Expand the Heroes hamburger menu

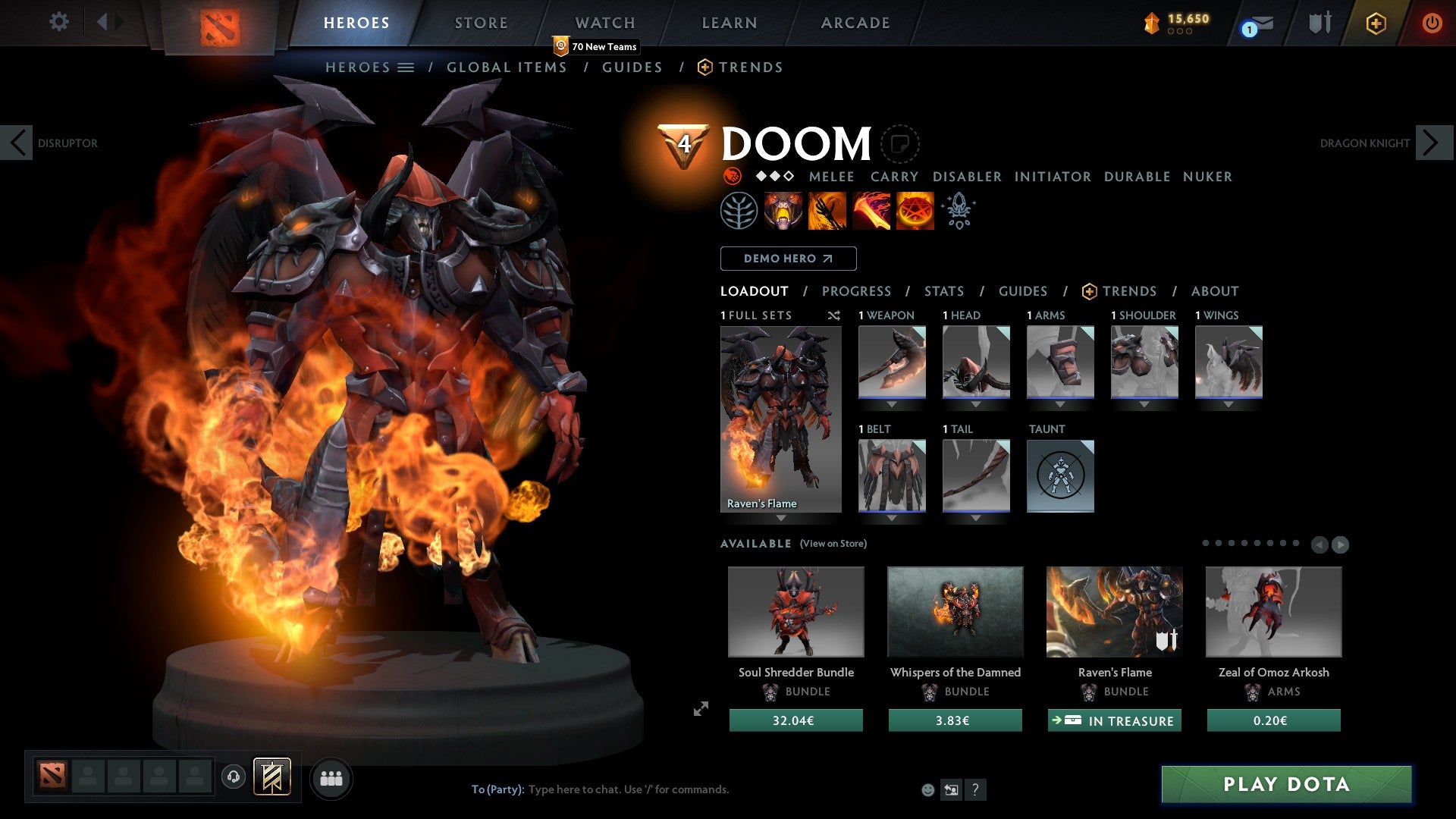click(x=406, y=67)
